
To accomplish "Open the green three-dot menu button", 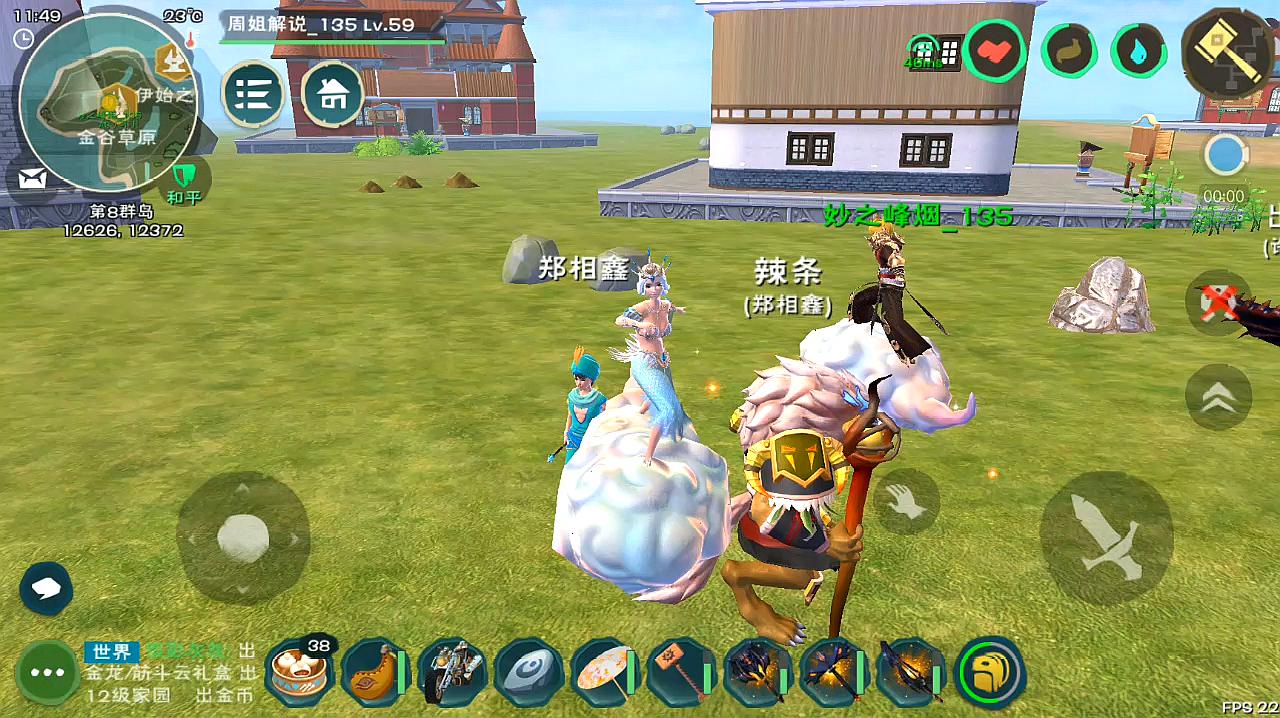I will coord(48,672).
